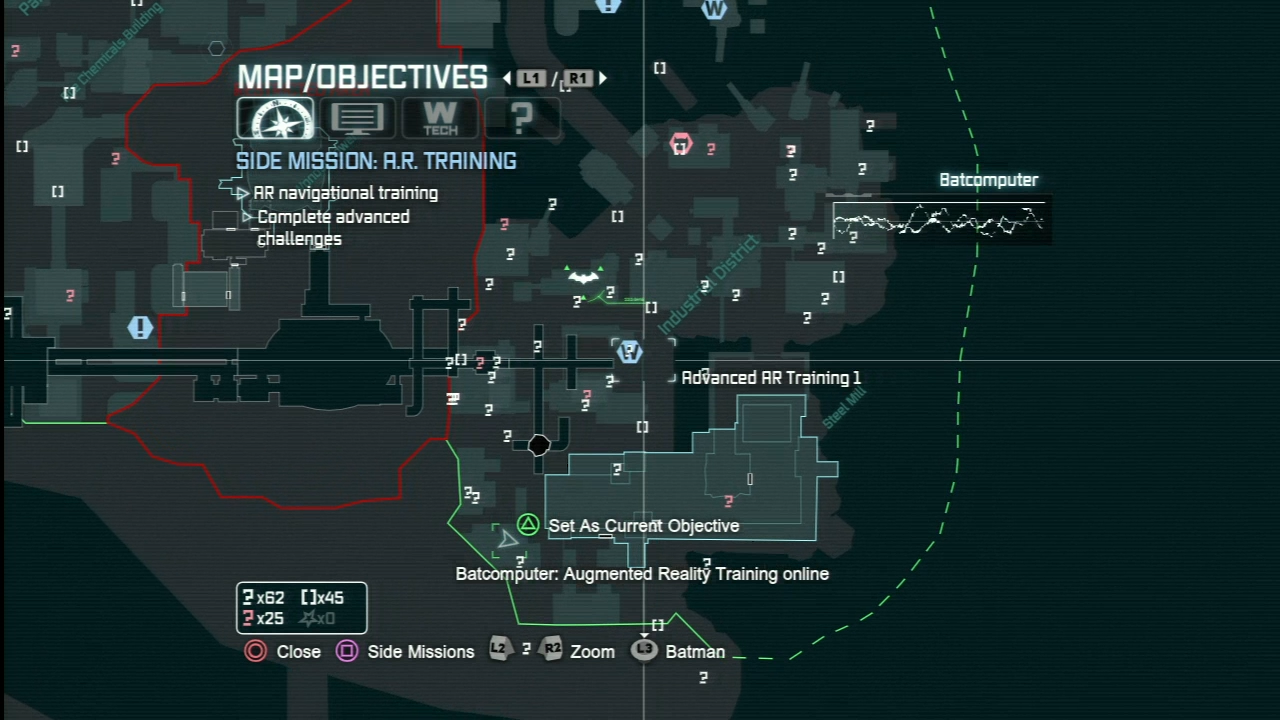This screenshot has width=1280, height=720.
Task: Select the green exclamation mark marker
Action: 140,327
